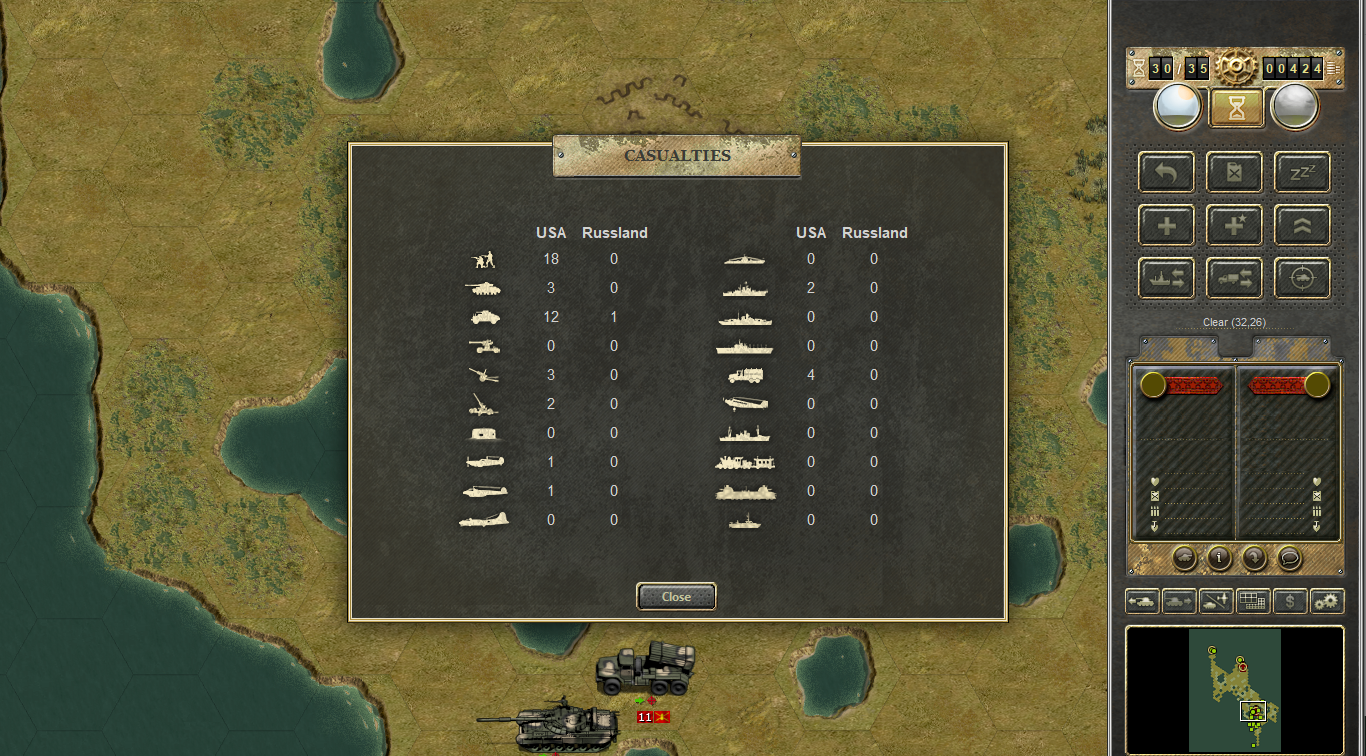Click the undo arrow button

pyautogui.click(x=1166, y=171)
